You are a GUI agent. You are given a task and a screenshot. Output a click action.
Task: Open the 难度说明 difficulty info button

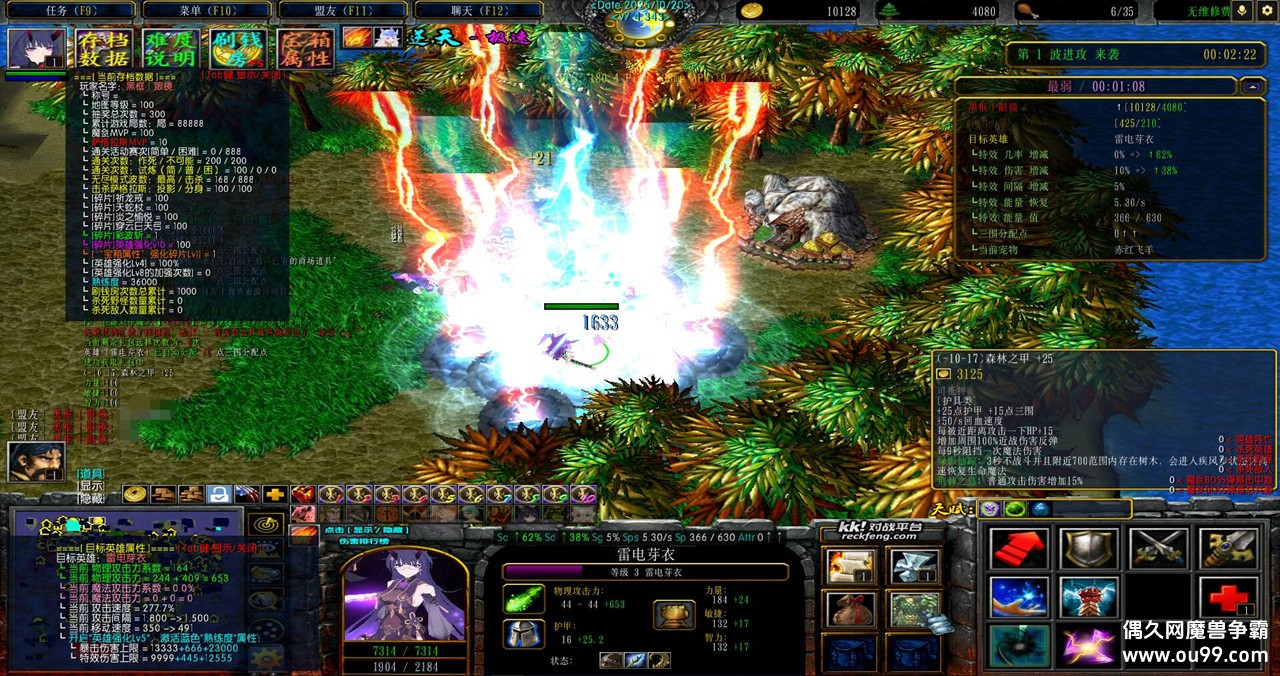169,49
